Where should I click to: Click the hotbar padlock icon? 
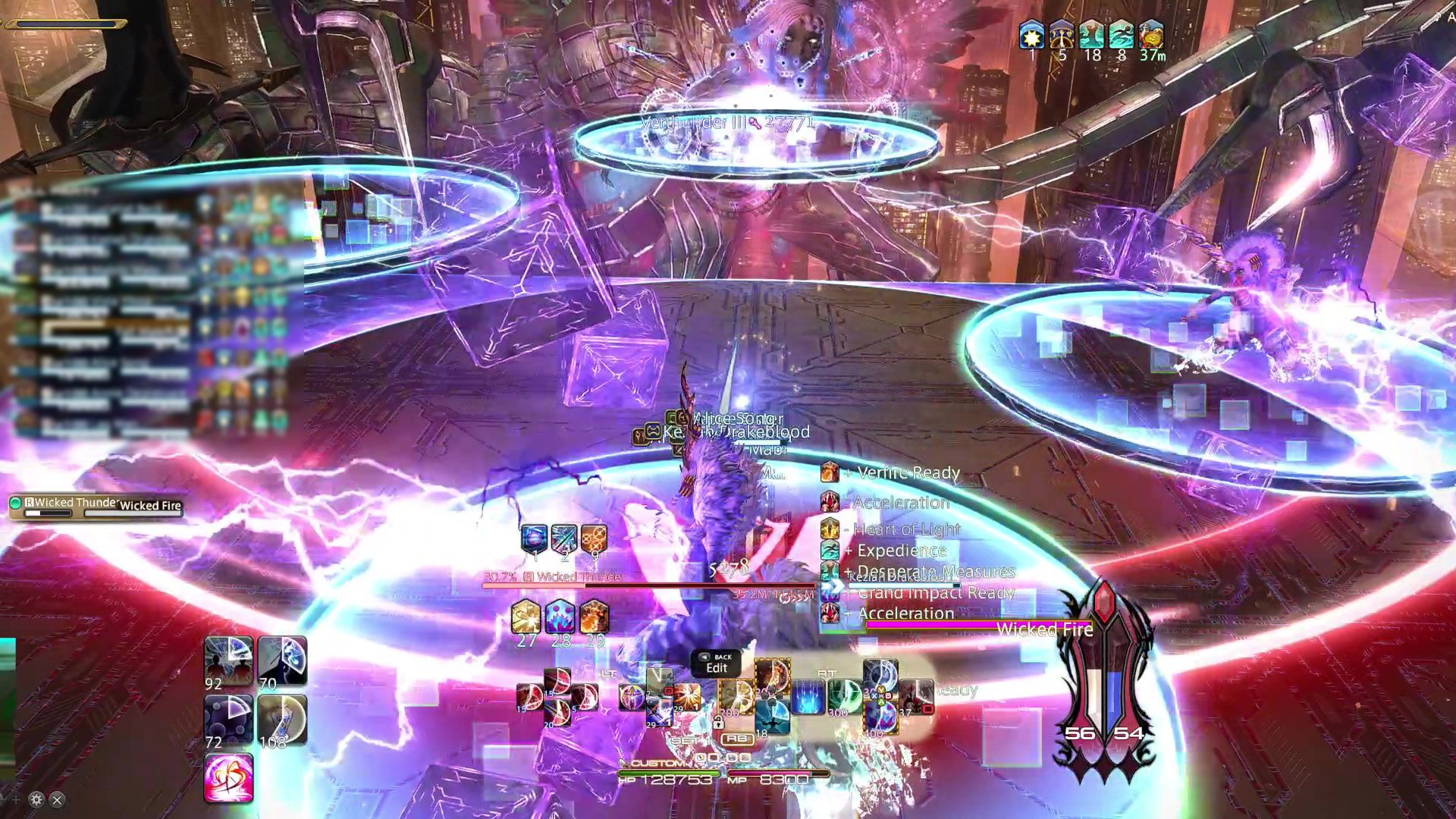click(718, 723)
